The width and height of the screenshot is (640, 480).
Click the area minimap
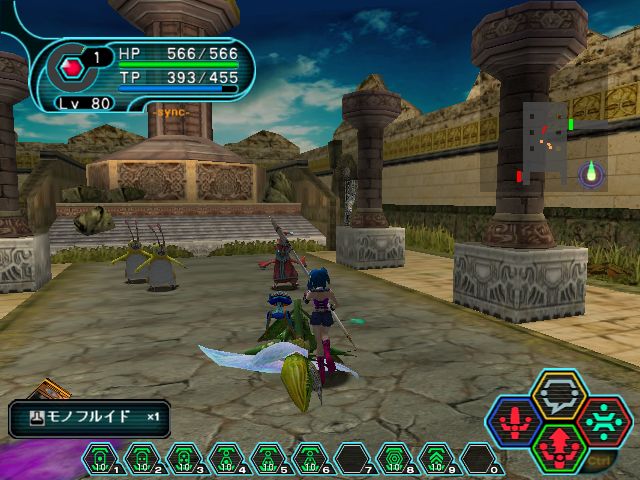tap(547, 144)
